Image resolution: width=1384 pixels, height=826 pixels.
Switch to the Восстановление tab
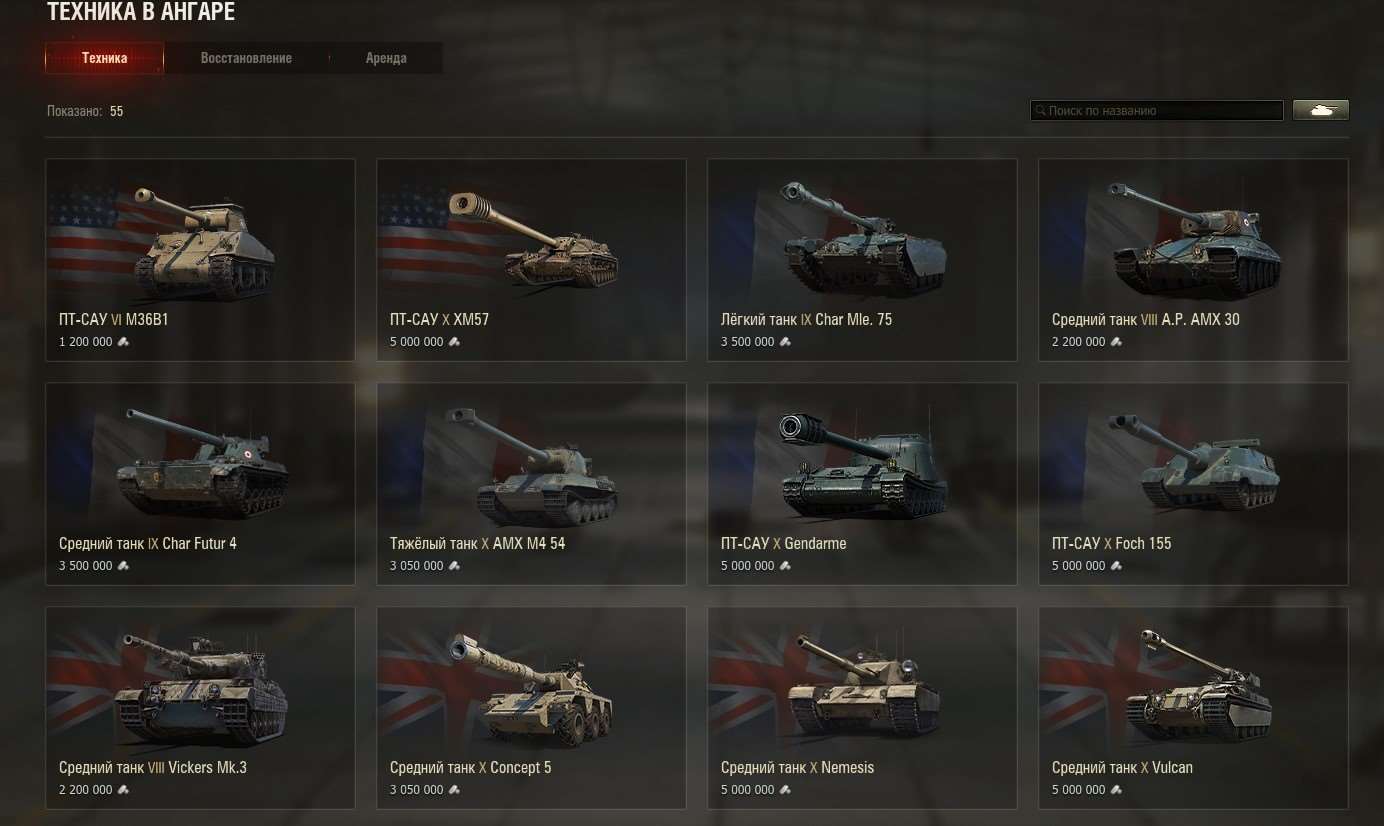click(245, 57)
